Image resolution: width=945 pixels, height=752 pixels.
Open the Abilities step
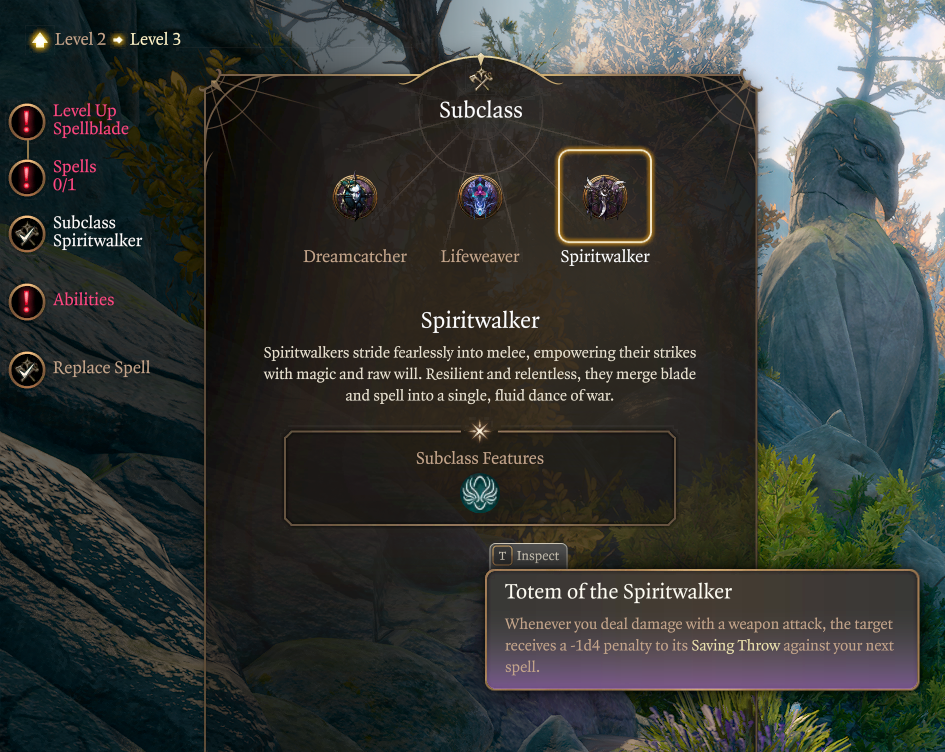click(27, 301)
